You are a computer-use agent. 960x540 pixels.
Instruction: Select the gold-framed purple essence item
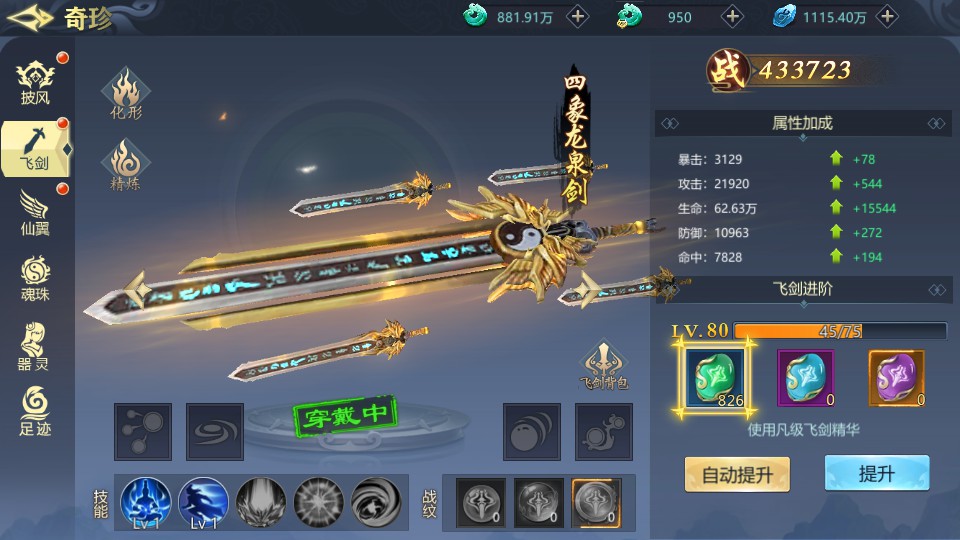click(896, 378)
